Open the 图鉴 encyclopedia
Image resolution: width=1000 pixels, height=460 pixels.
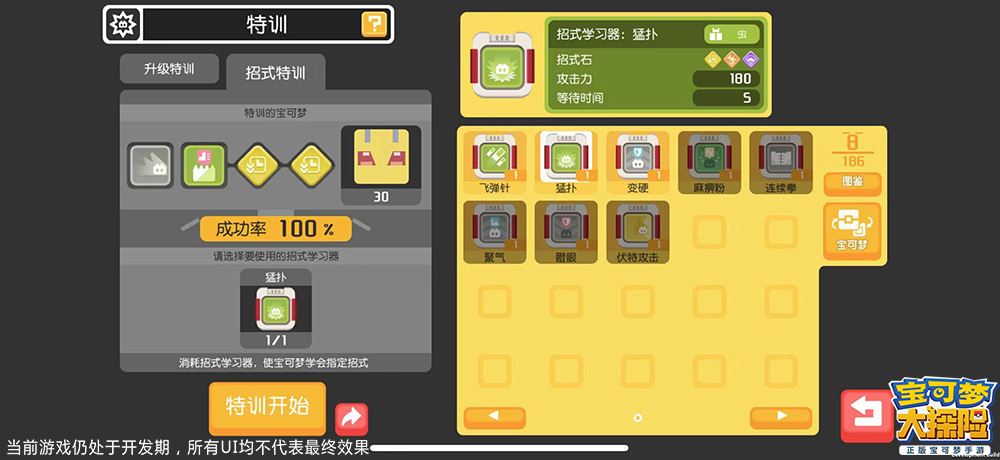(x=852, y=183)
